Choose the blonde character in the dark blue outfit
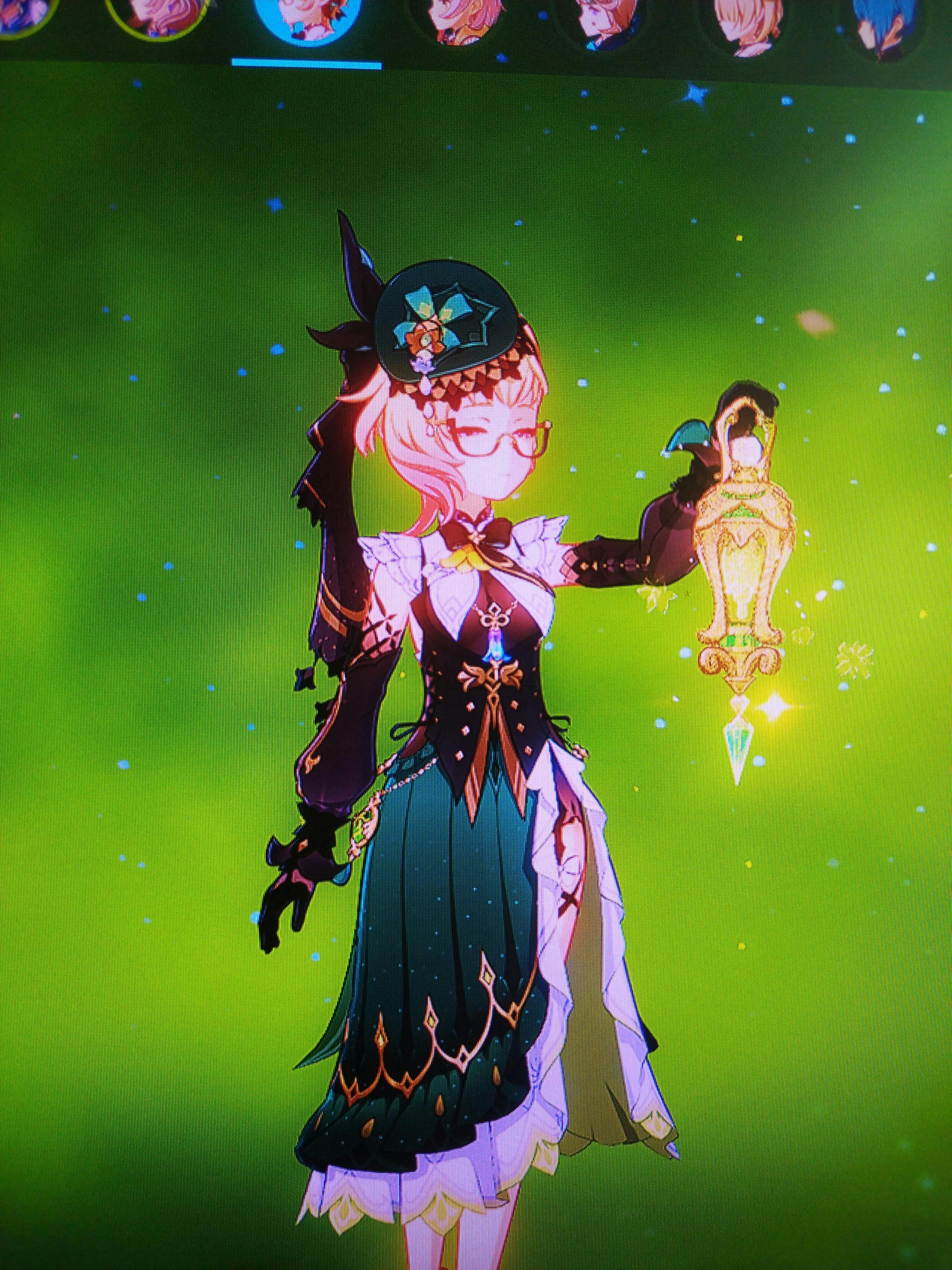952x1270 pixels. point(597,23)
